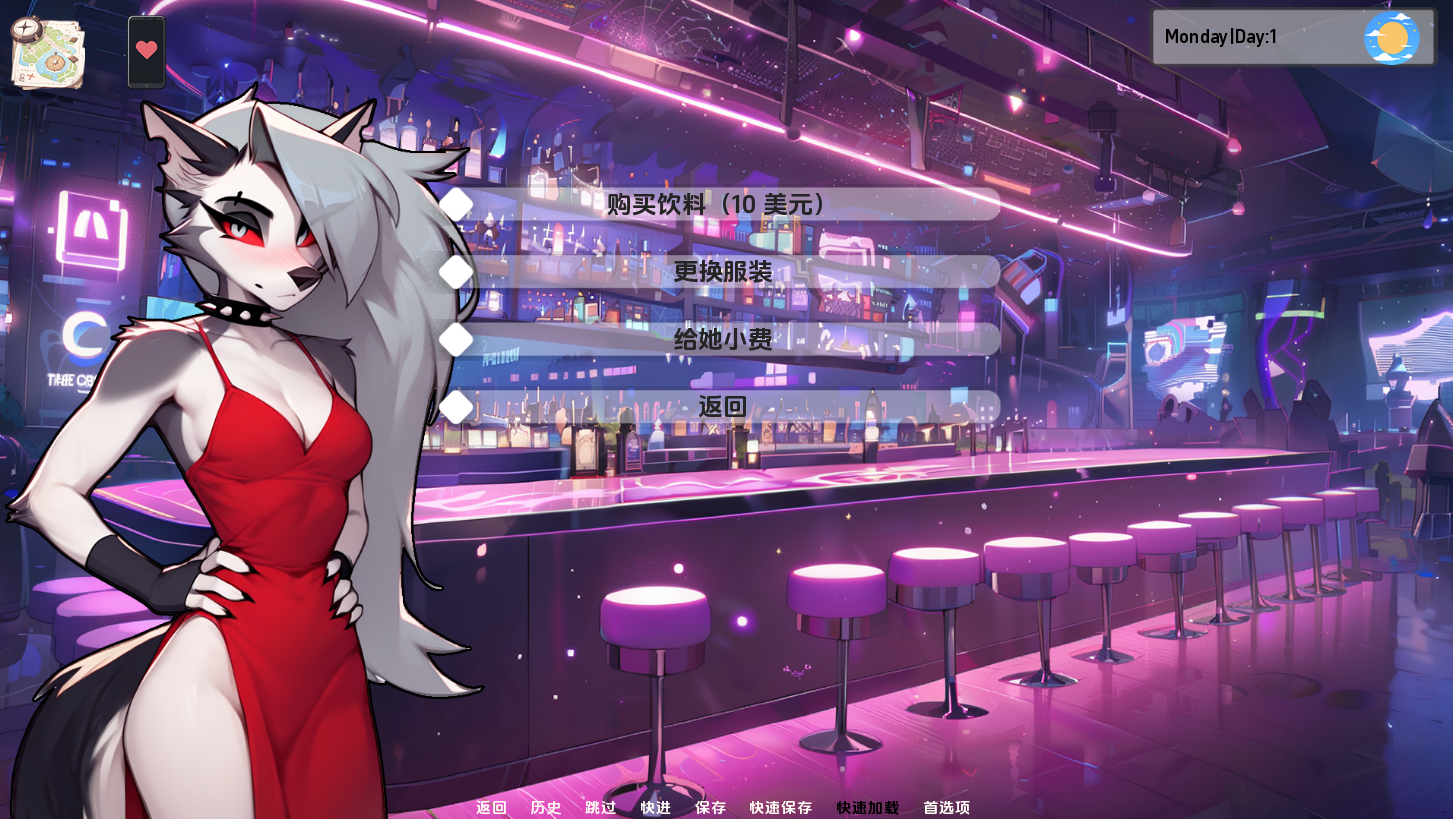The image size is (1453, 819).
Task: Enable 跳过 to skip dialogue
Action: point(599,807)
